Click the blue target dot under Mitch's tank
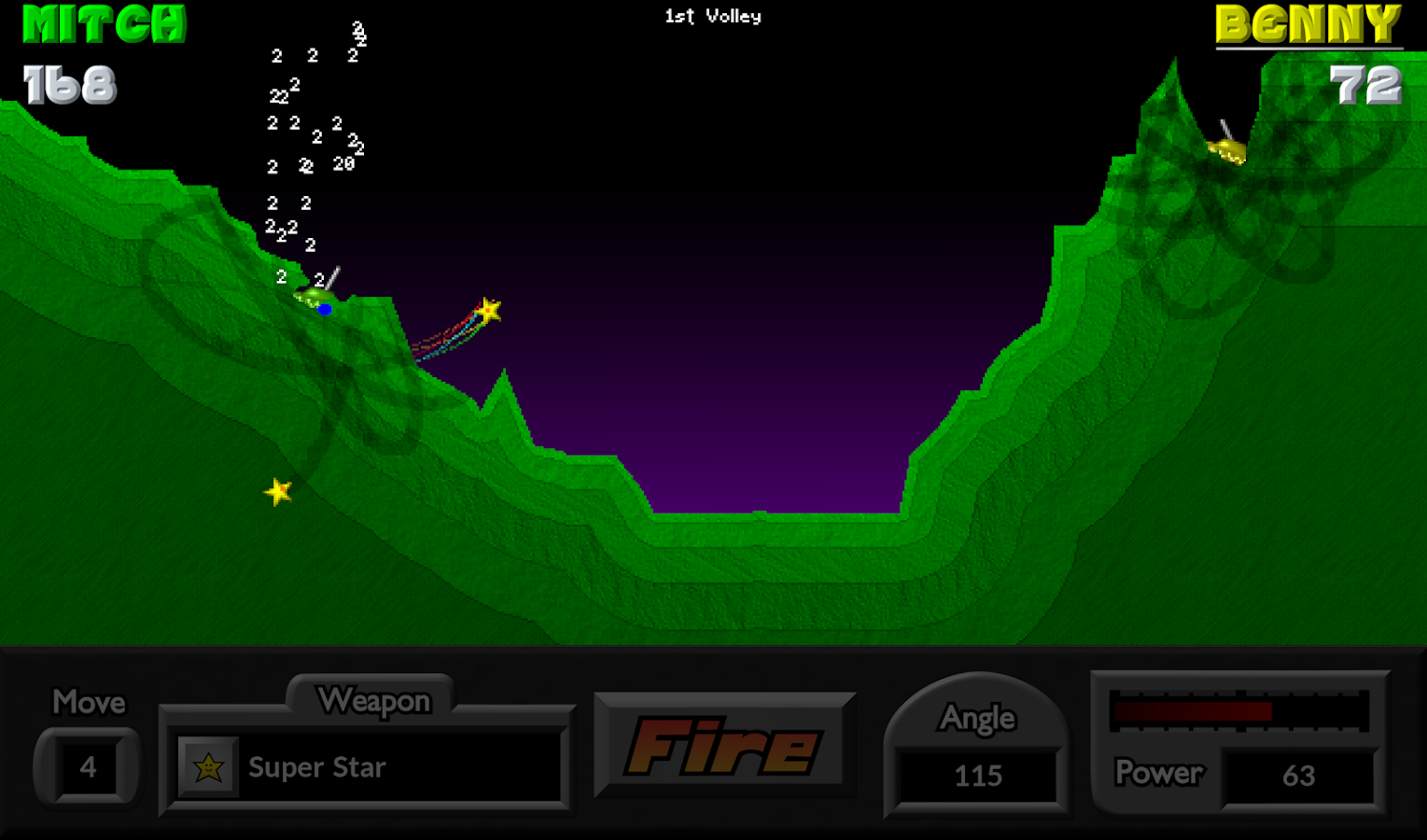Image resolution: width=1427 pixels, height=840 pixels. coord(326,308)
